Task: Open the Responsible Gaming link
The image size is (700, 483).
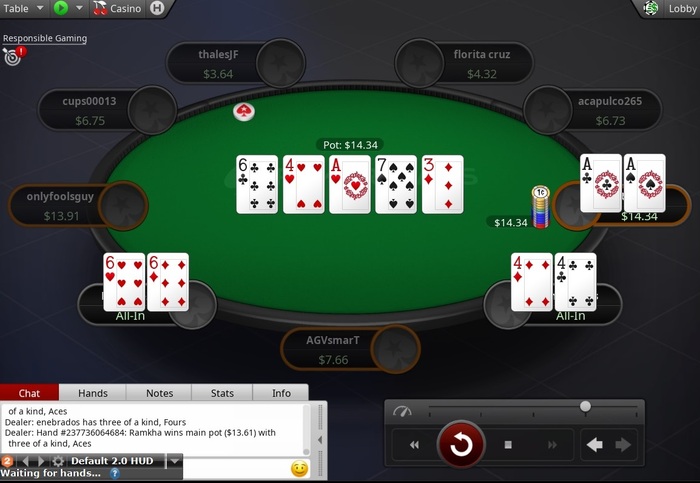Action: tap(45, 38)
